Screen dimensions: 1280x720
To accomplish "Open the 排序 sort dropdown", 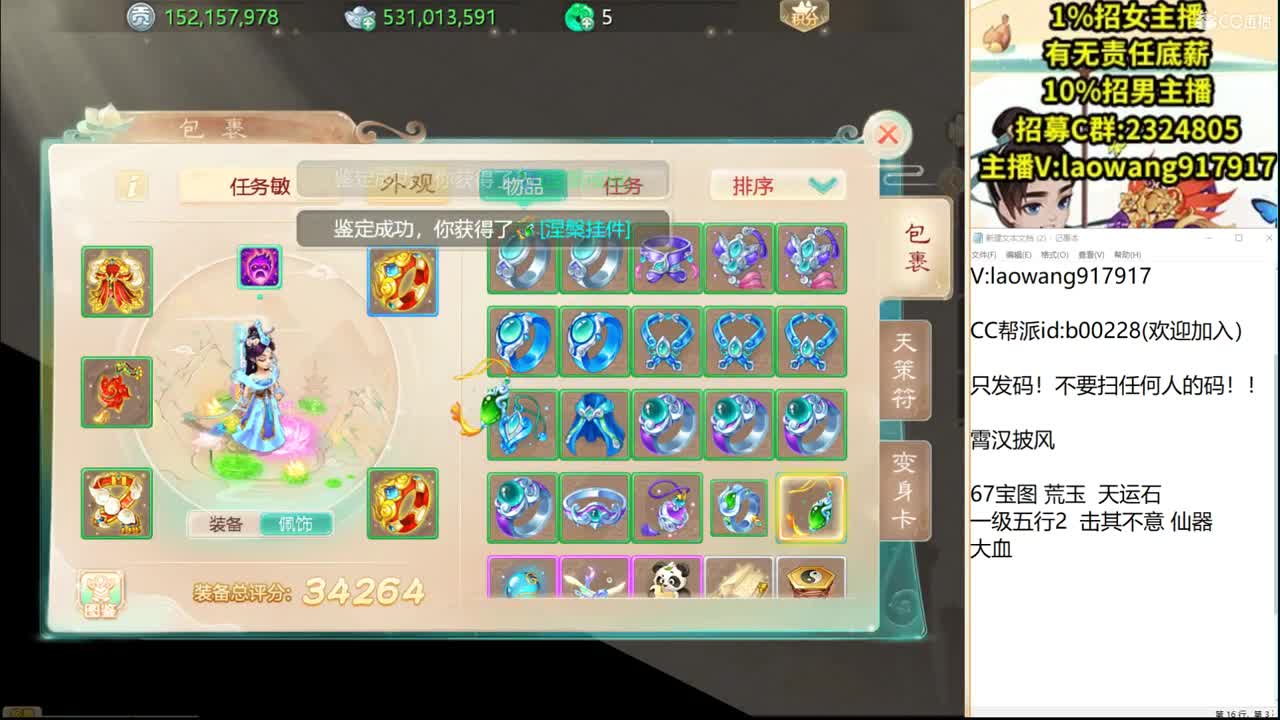I will (777, 185).
